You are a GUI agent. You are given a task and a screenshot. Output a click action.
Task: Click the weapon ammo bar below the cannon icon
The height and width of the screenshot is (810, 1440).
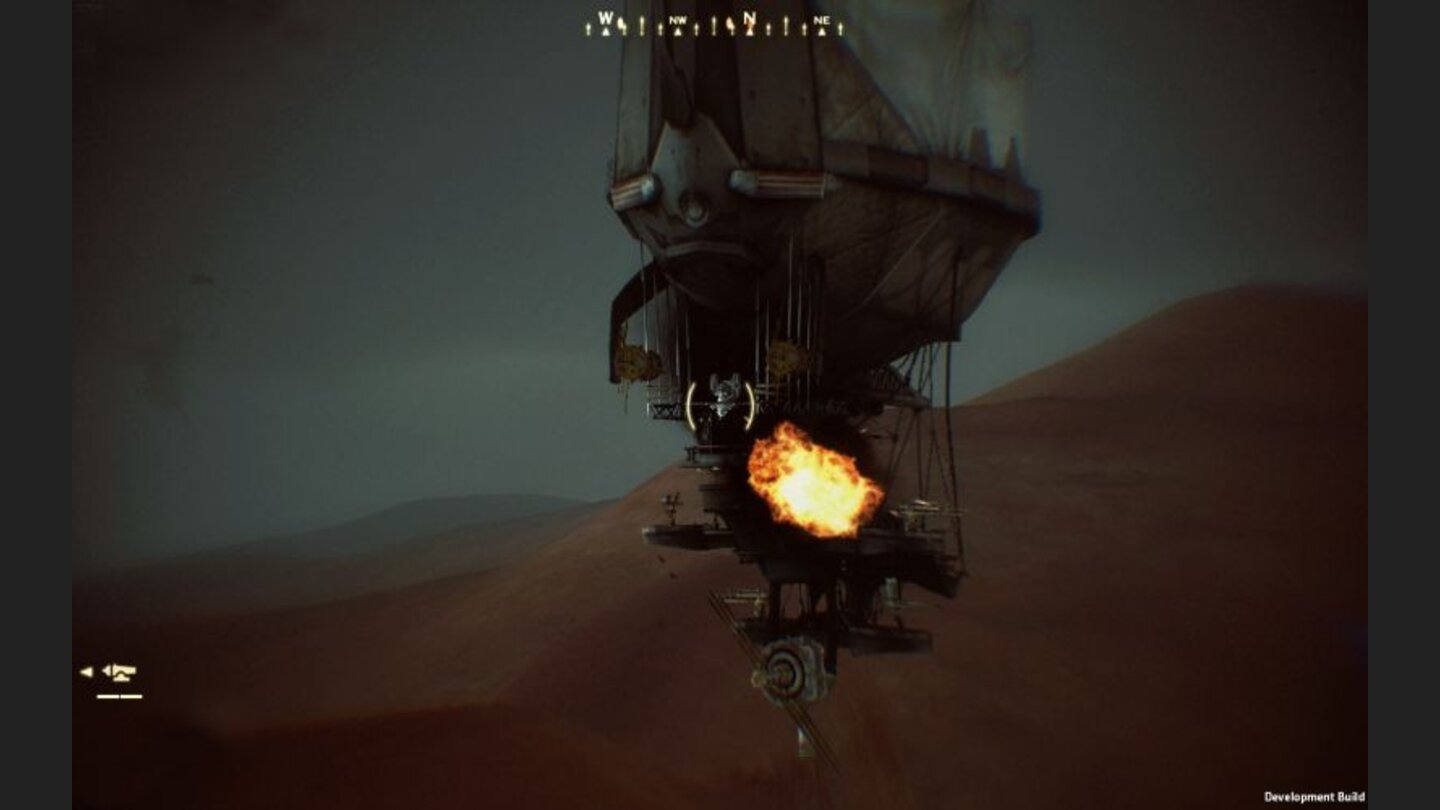tap(119, 696)
